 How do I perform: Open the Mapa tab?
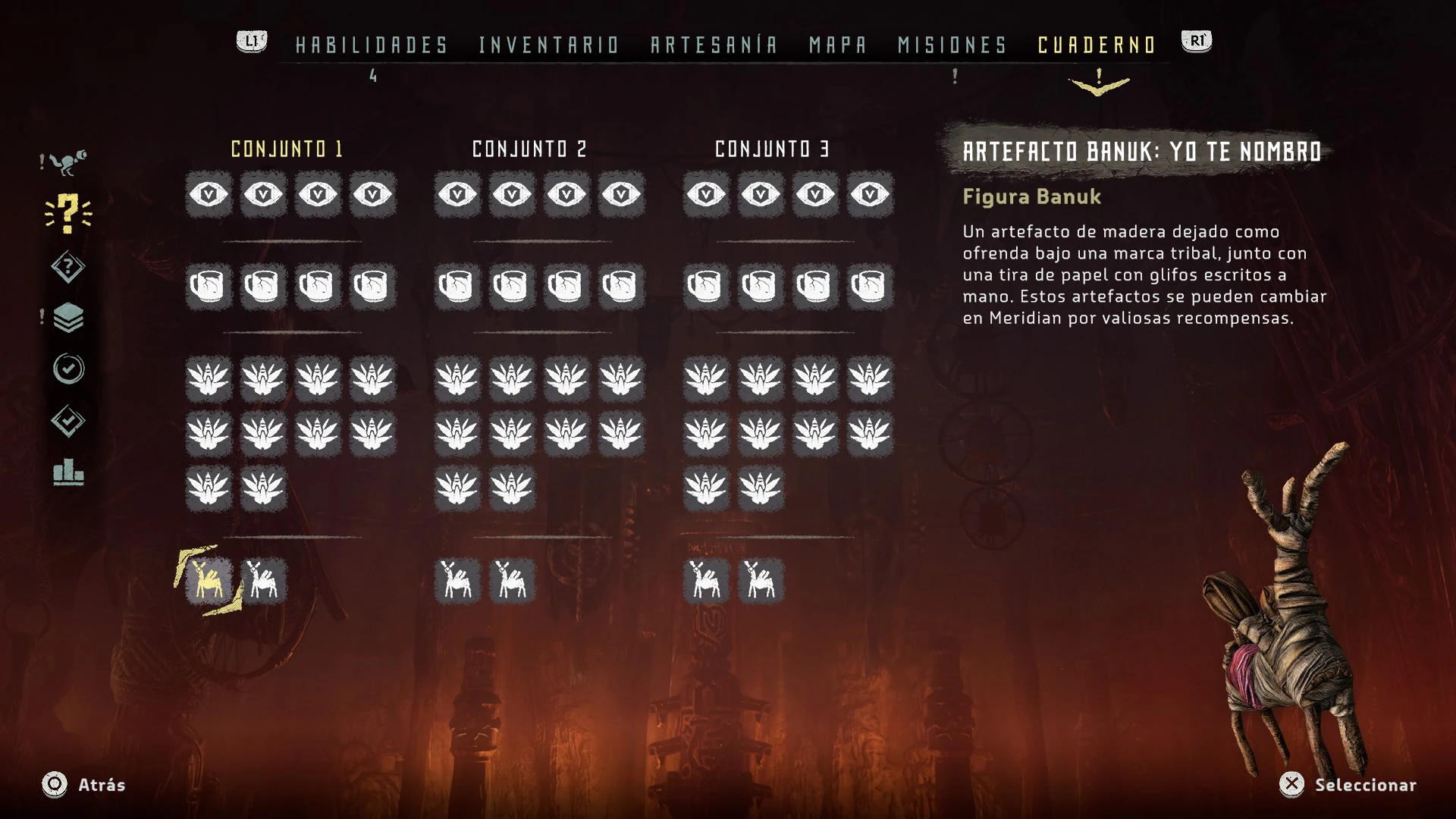[x=838, y=45]
